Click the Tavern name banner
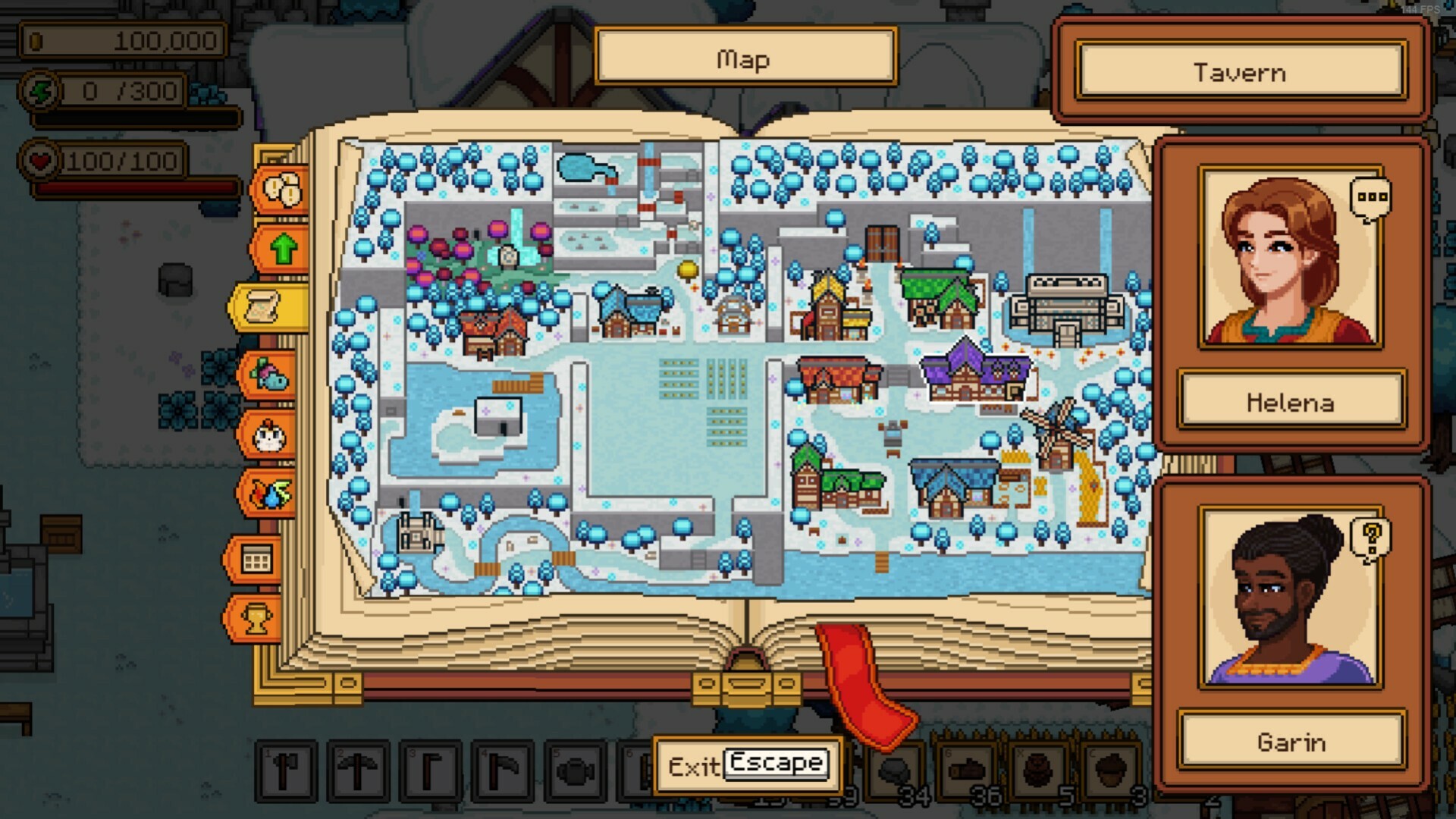 tap(1241, 72)
